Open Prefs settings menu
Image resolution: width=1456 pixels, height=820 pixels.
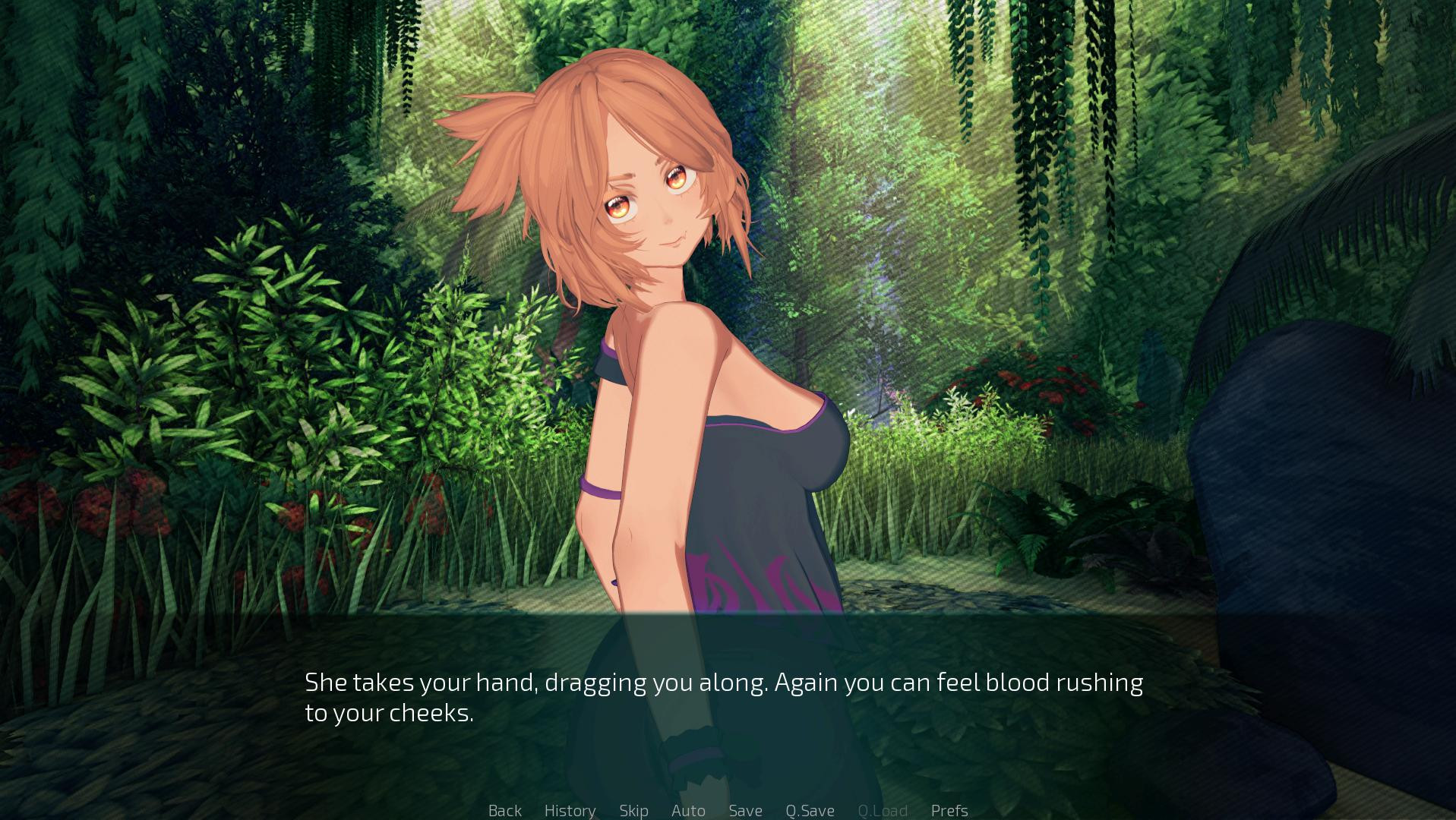pyautogui.click(x=949, y=810)
